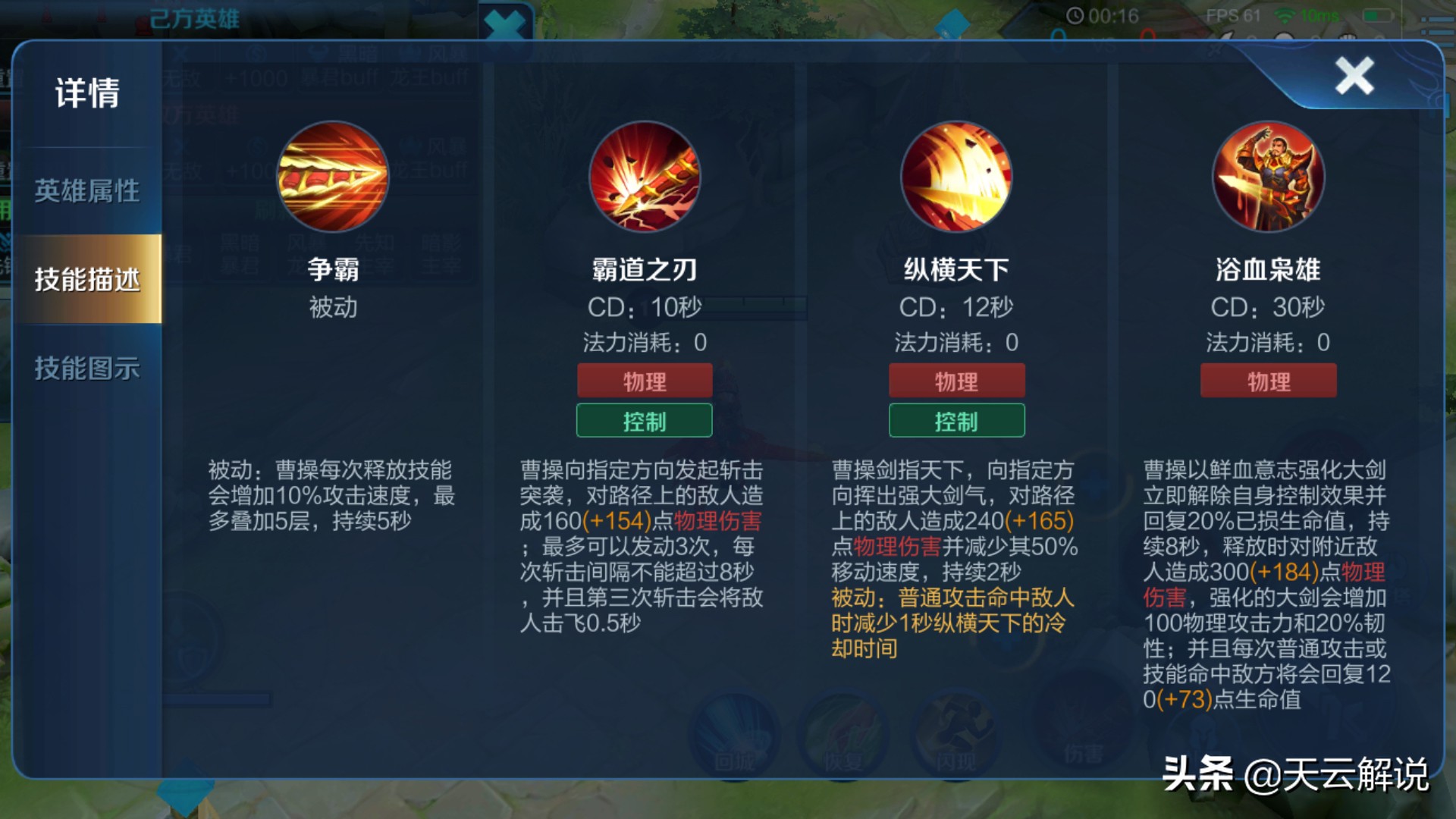
Task: Activate the 闪现 flash summoner icon
Action: [x=953, y=730]
